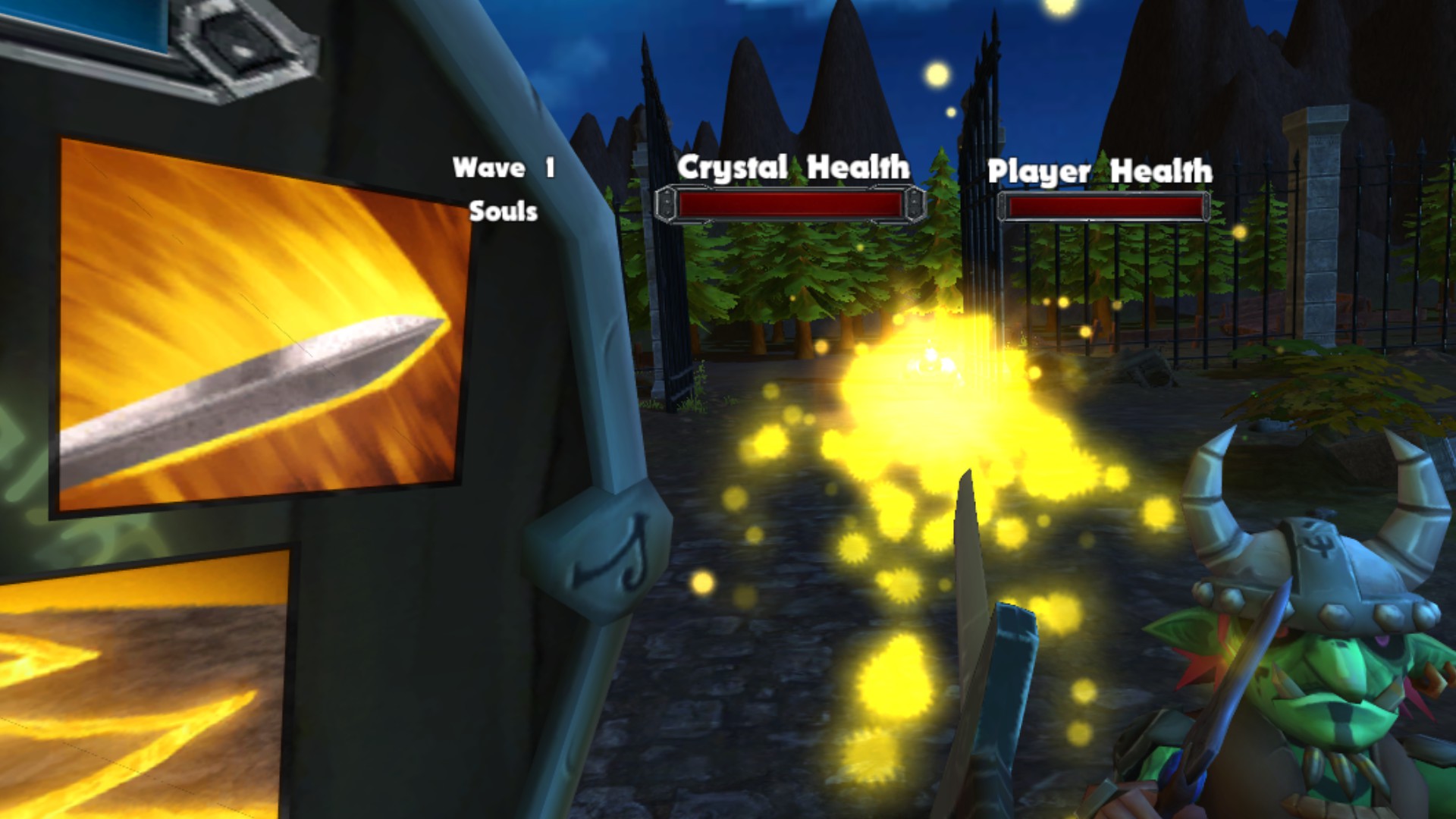The image size is (1456, 819).
Task: Select the sword thrust ability icon on the shield
Action: [258, 318]
